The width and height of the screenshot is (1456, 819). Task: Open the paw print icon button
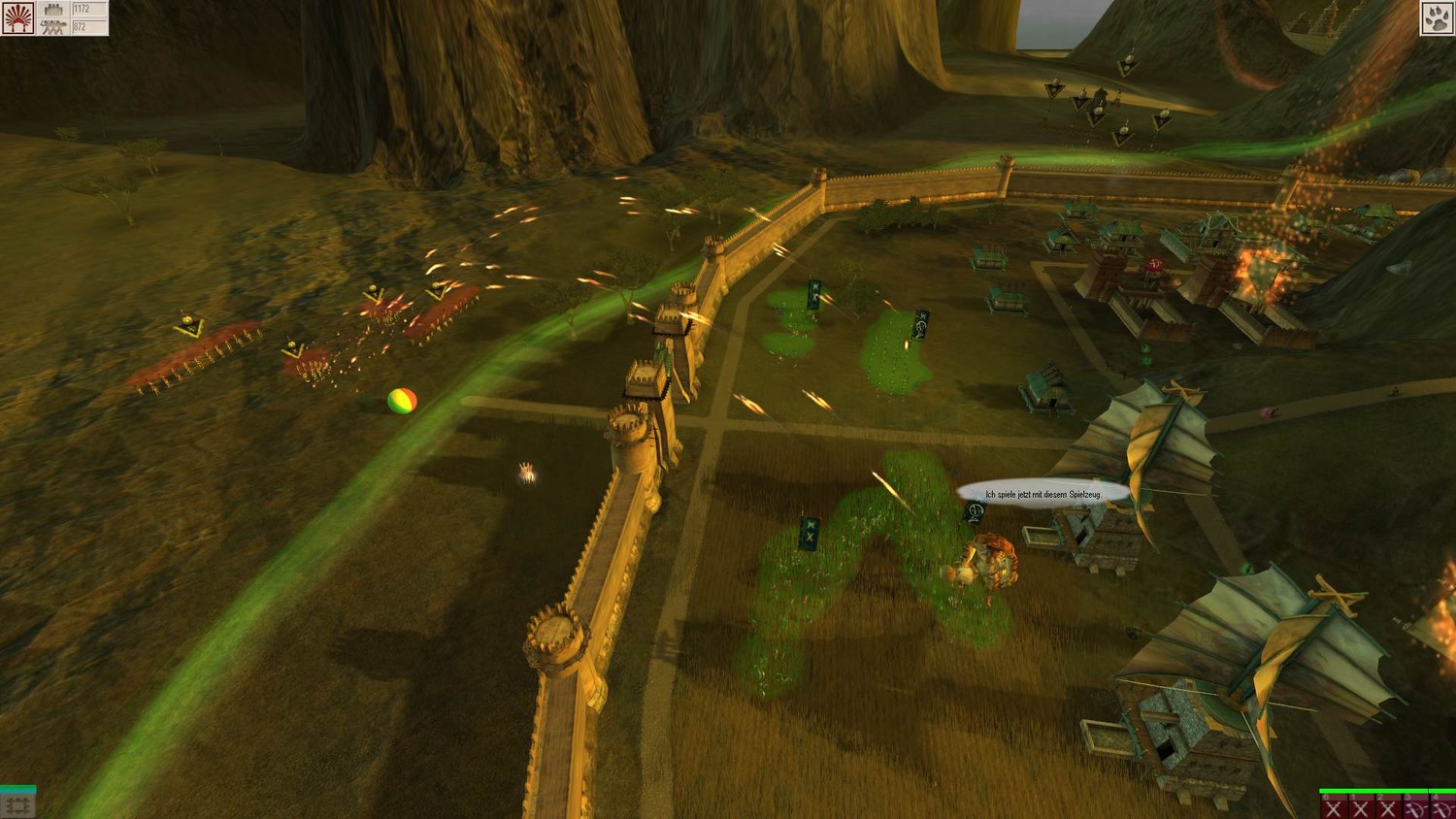pyautogui.click(x=1437, y=18)
